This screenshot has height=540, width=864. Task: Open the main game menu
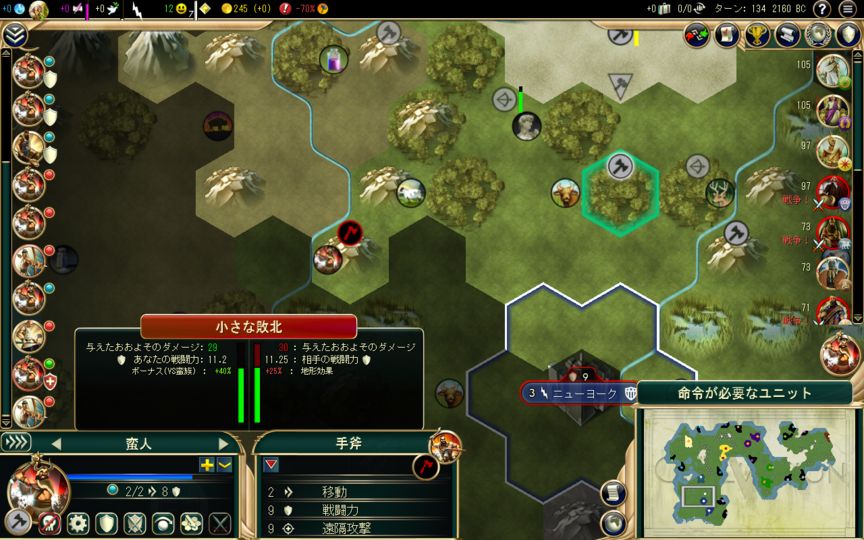[848, 9]
